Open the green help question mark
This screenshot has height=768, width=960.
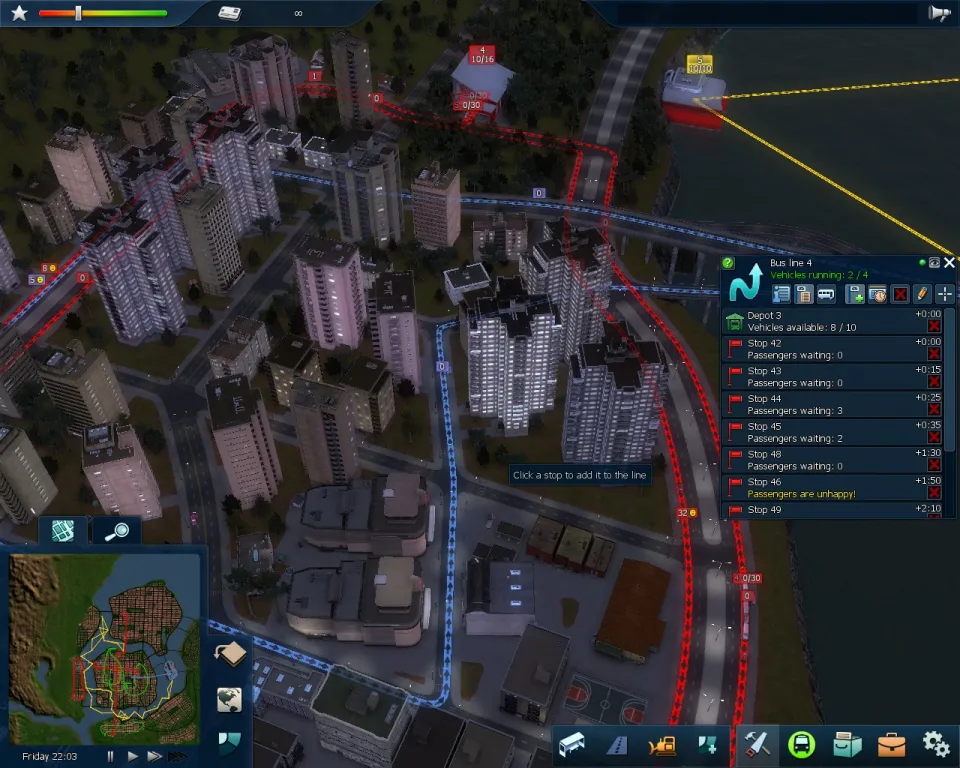(728, 263)
